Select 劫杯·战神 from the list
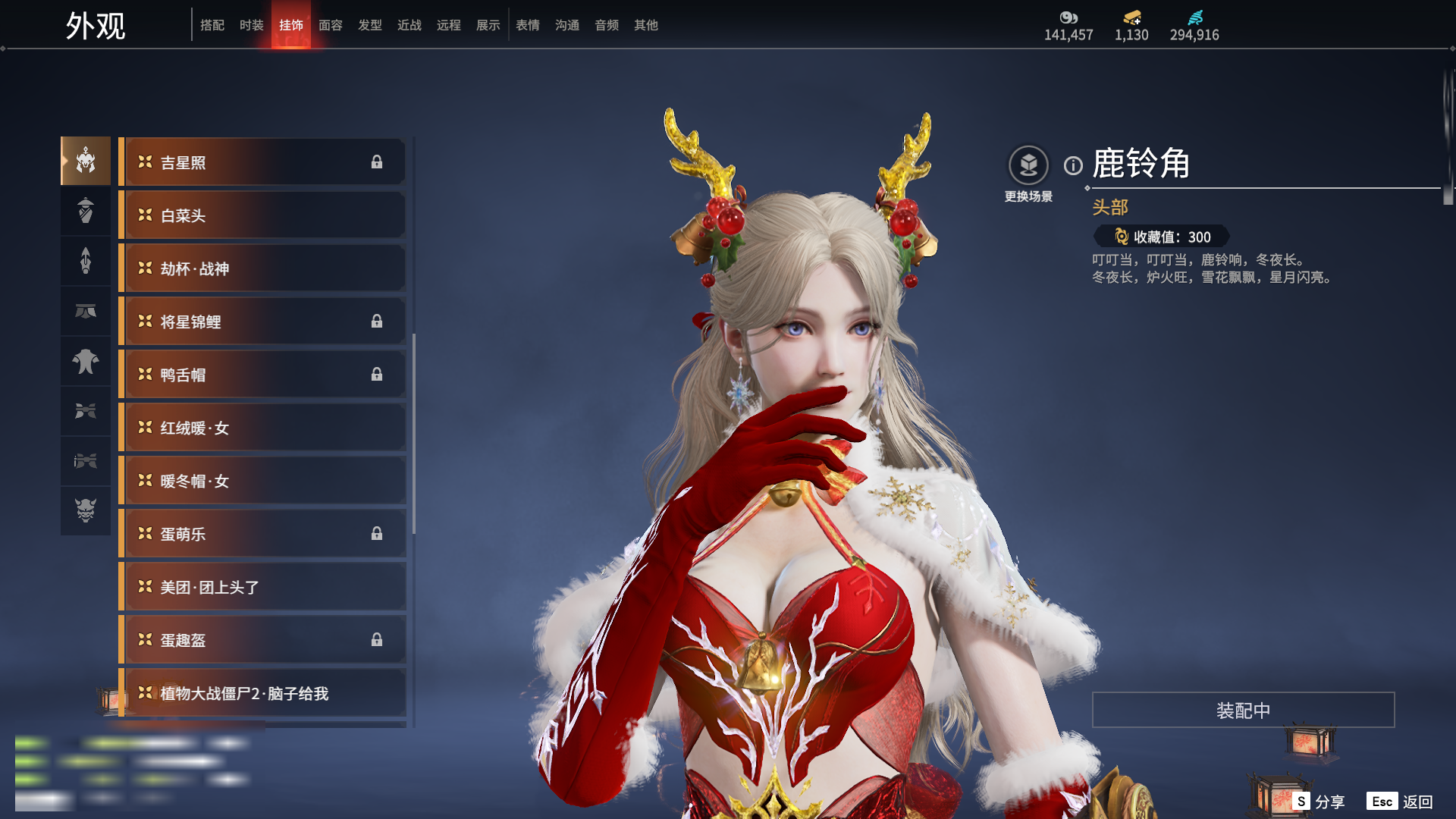This screenshot has height=819, width=1456. click(x=262, y=268)
